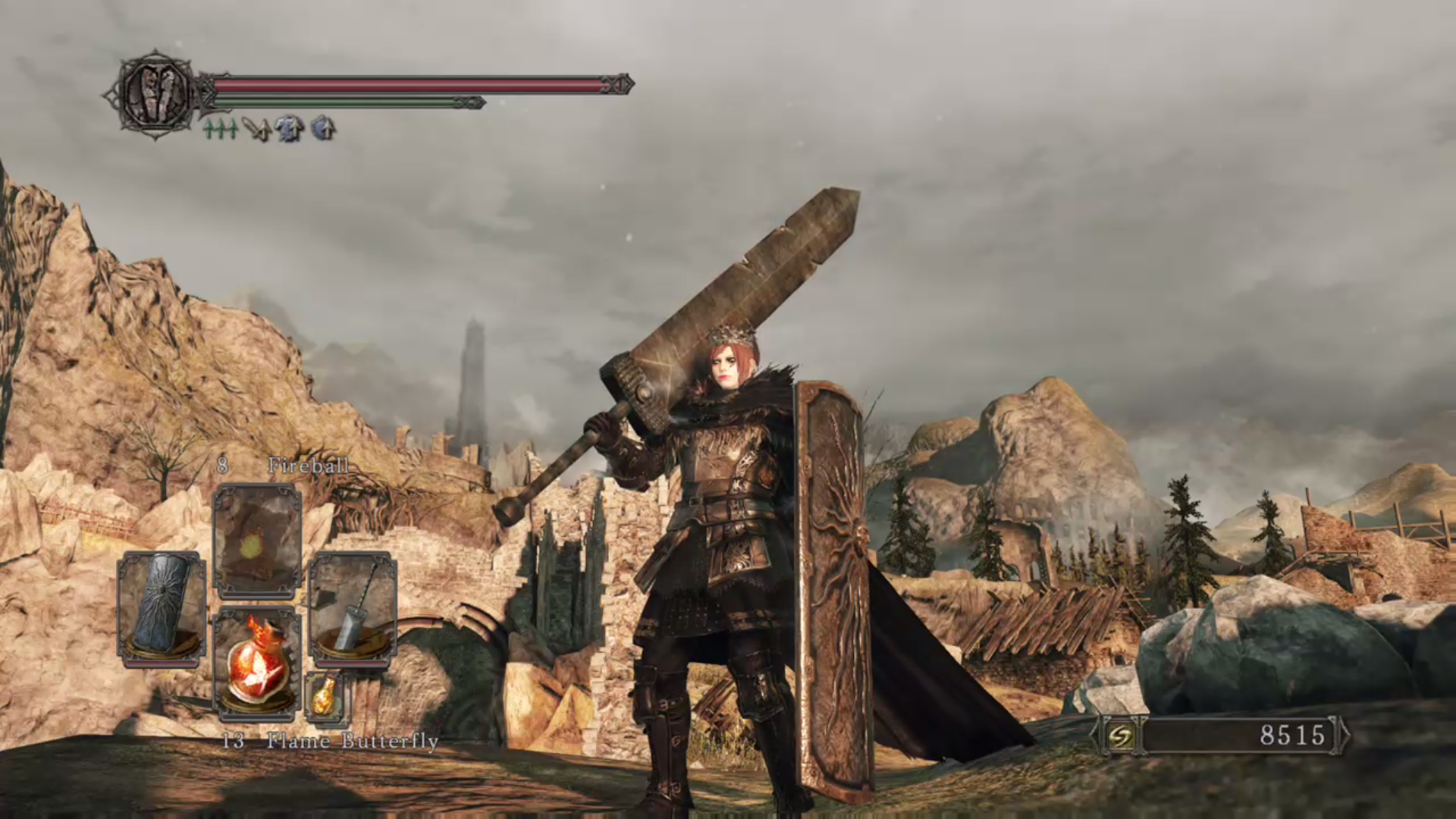The width and height of the screenshot is (1456, 819).
Task: Click the character emblem beside the health bar
Action: (x=155, y=93)
